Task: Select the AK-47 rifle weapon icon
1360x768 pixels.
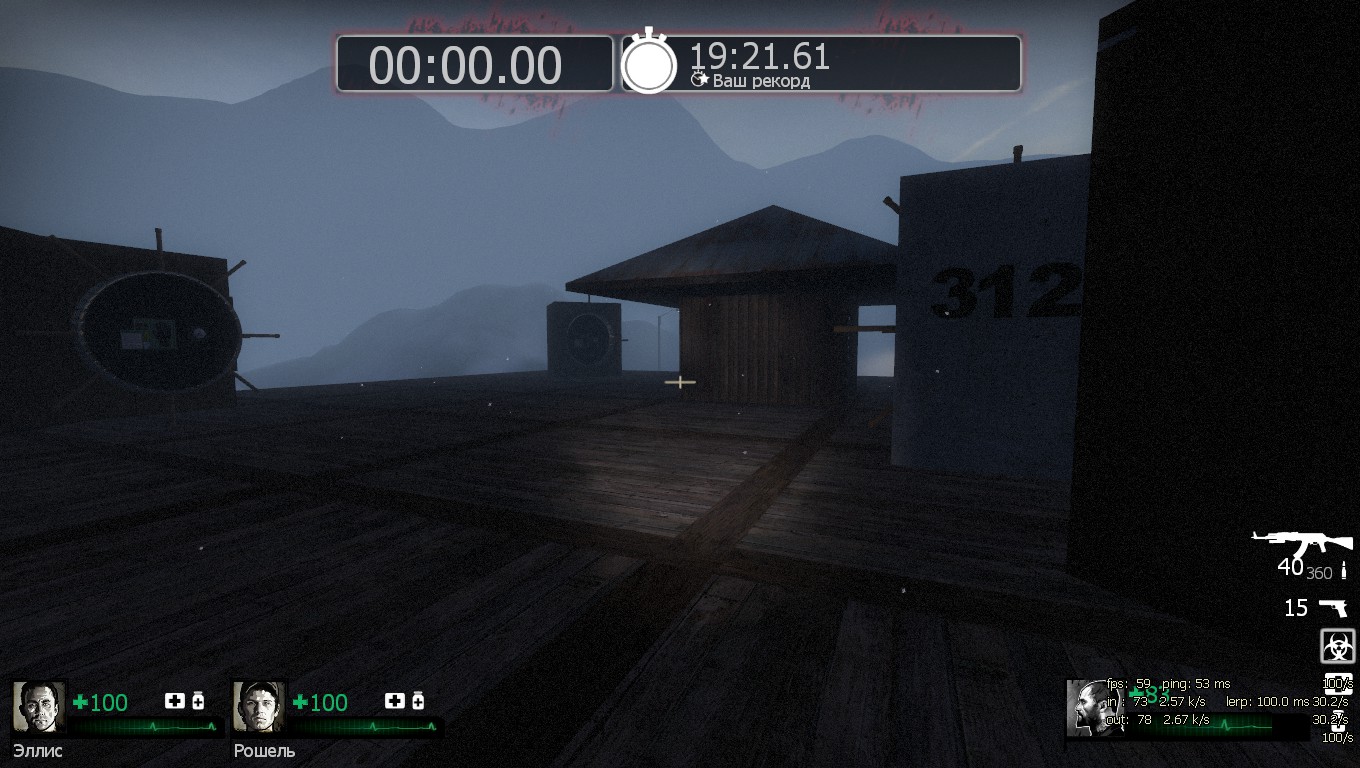Action: point(1301,543)
